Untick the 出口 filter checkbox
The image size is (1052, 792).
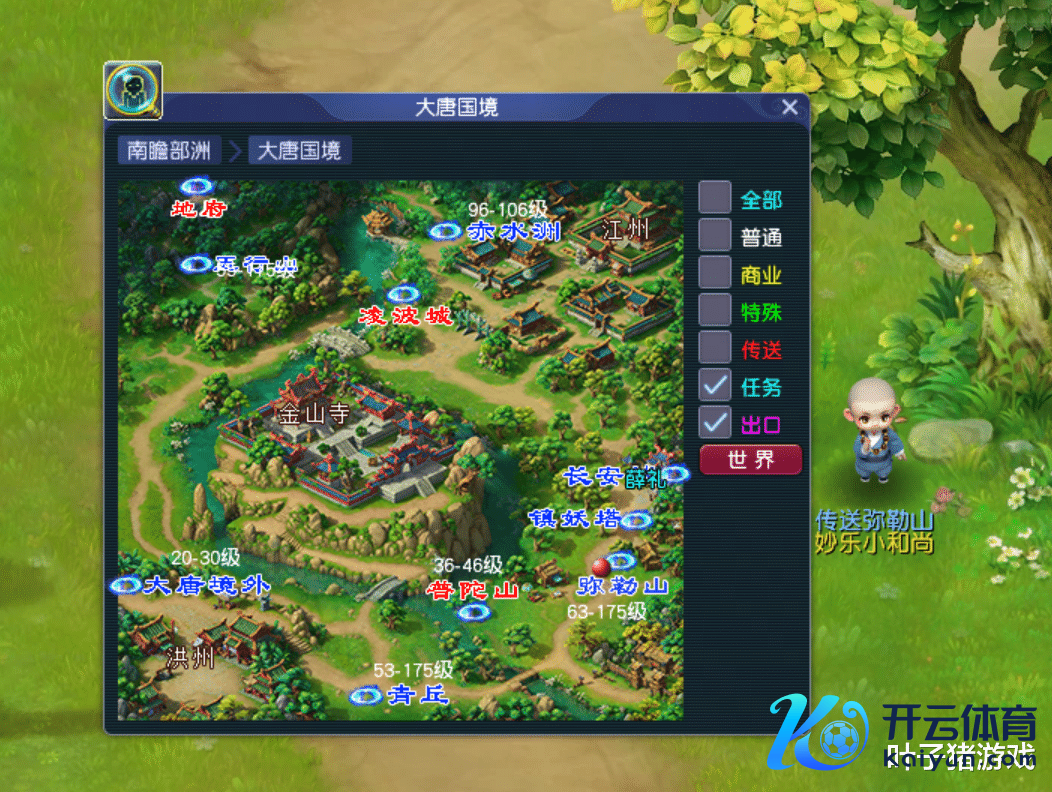click(714, 423)
